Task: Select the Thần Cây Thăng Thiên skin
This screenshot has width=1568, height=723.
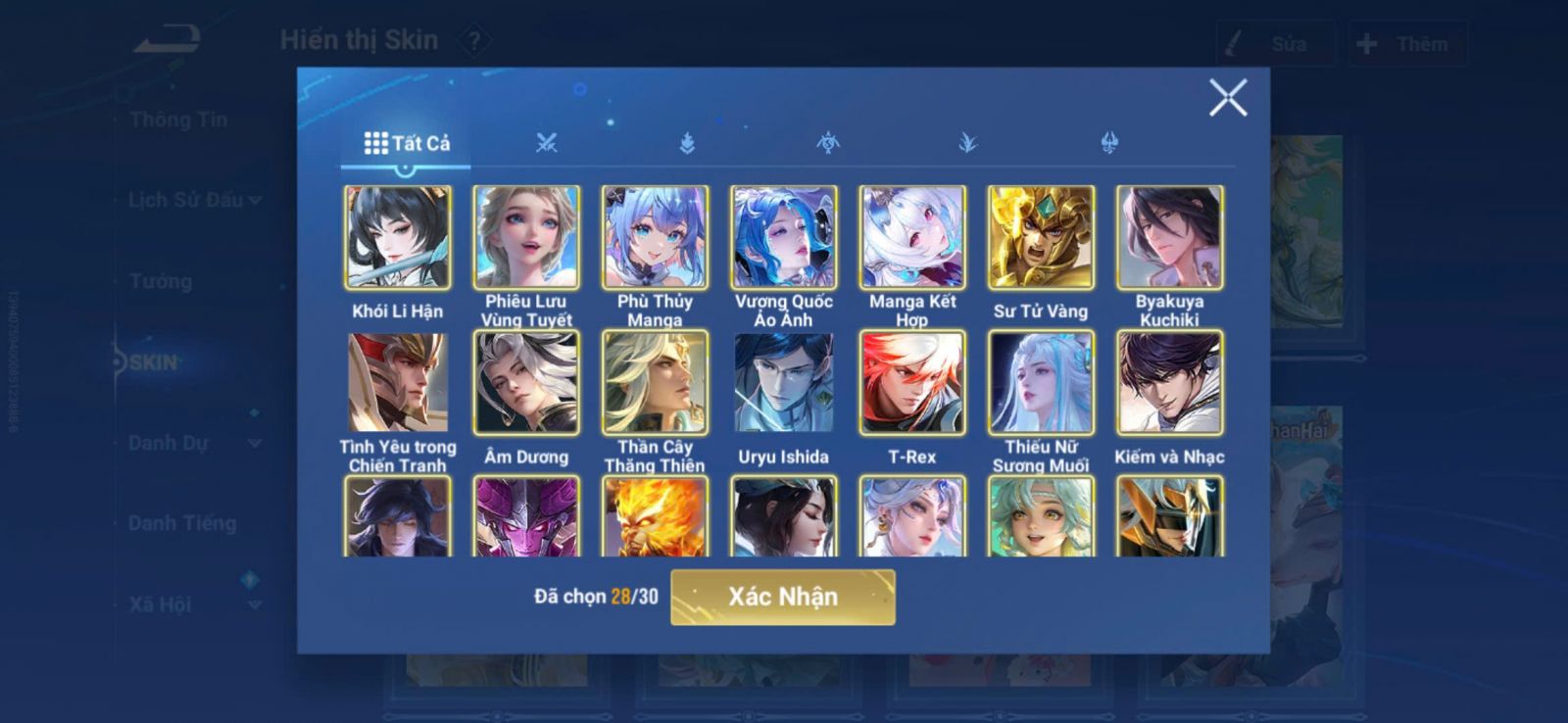Action: click(x=655, y=383)
